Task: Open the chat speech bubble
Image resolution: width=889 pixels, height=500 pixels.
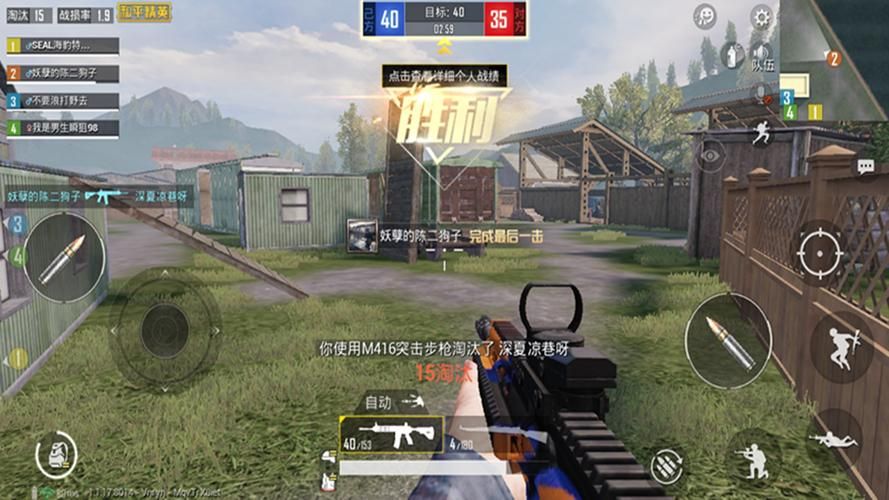Action: click(x=865, y=166)
